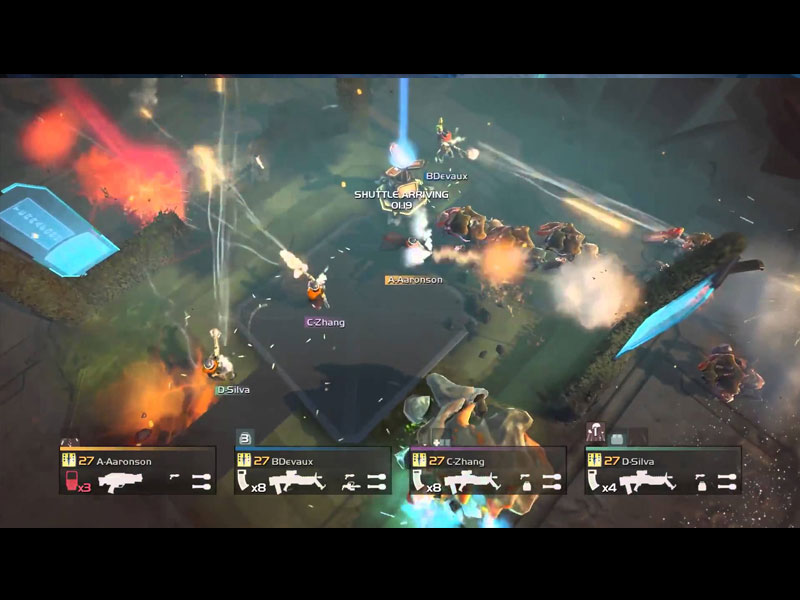Select D-Silva's grenade icons
Viewport: 800px width, 600px height.
(727, 482)
